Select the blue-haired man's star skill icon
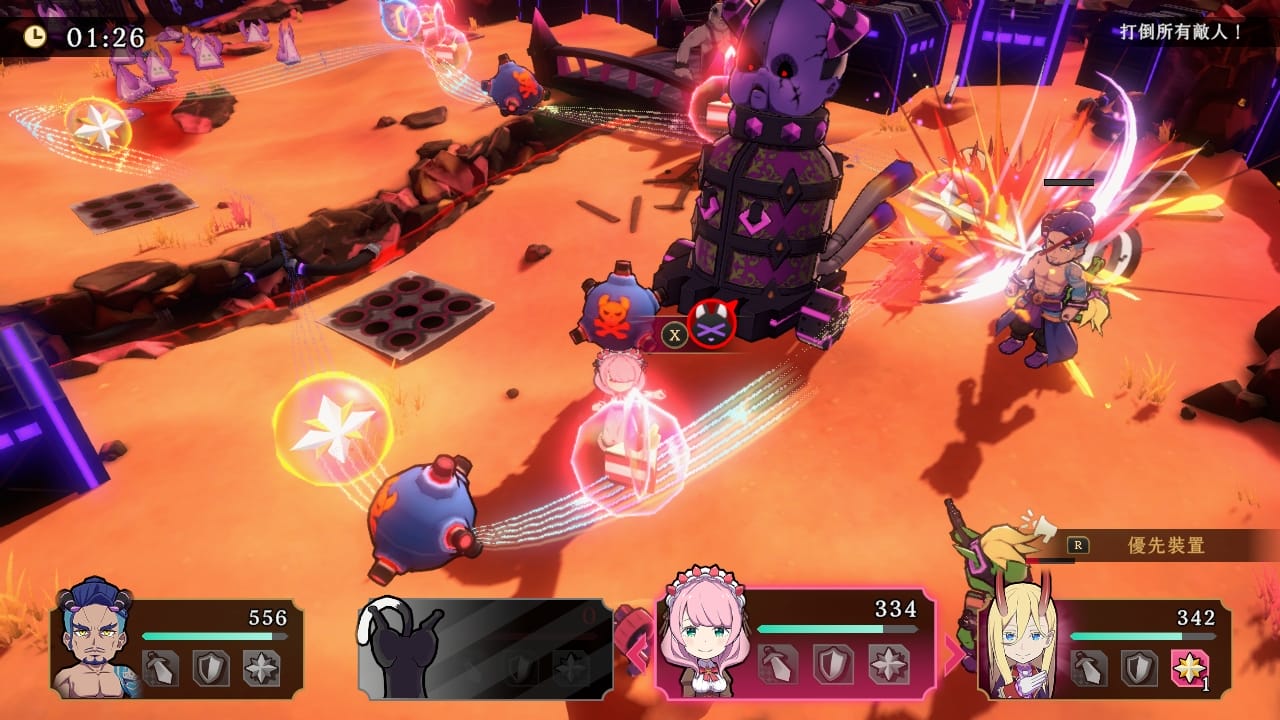Screen dimensions: 1280x720 click(x=261, y=668)
